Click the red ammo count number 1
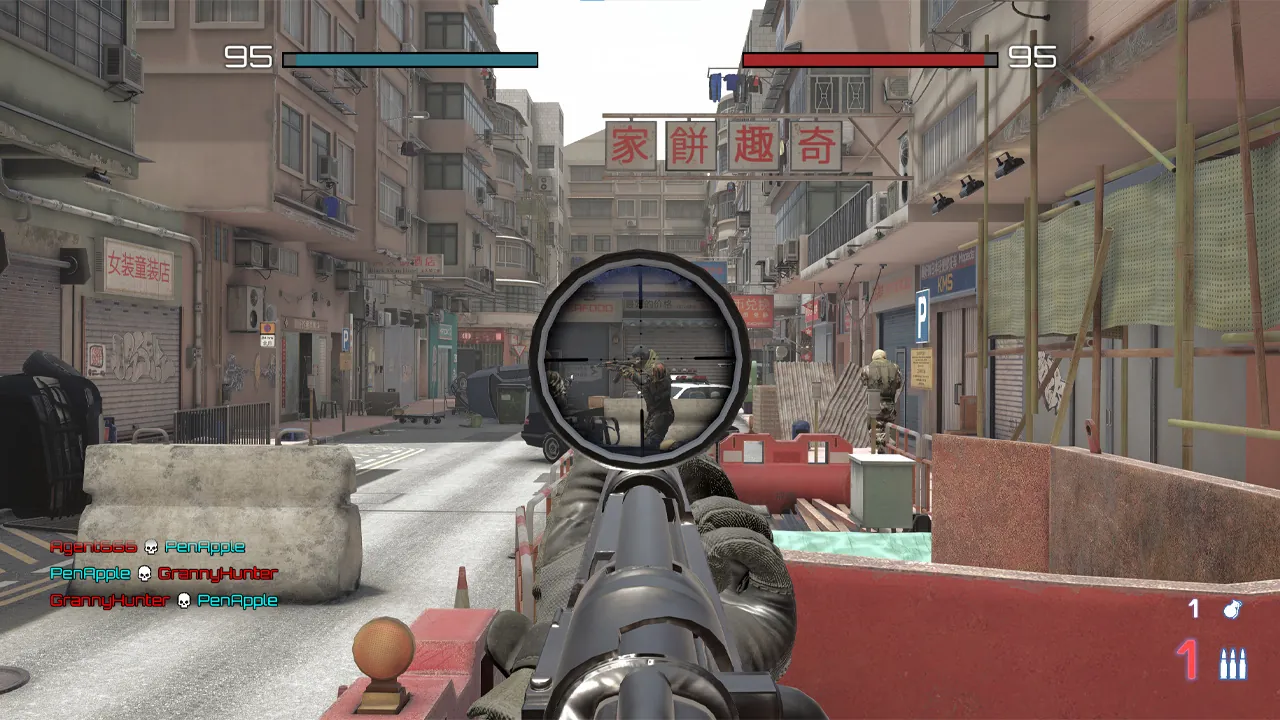Image resolution: width=1280 pixels, height=720 pixels. tap(1185, 659)
